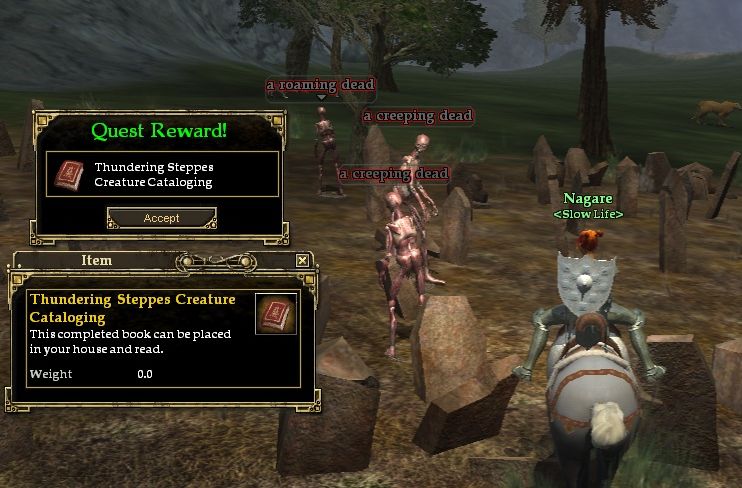
Task: Accept the quest reward
Action: pyautogui.click(x=161, y=218)
